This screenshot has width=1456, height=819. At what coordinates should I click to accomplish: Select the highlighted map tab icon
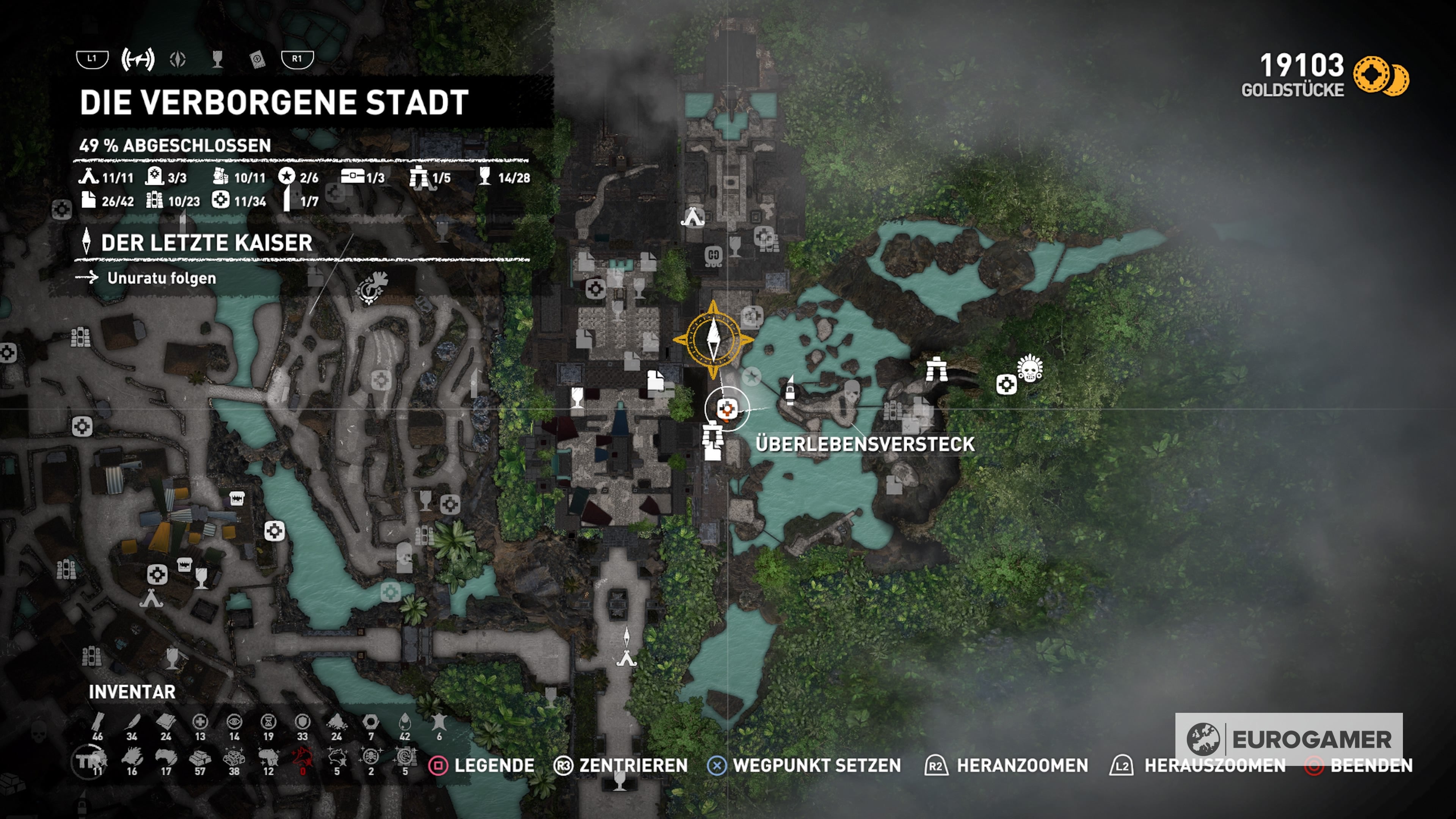pyautogui.click(x=137, y=59)
